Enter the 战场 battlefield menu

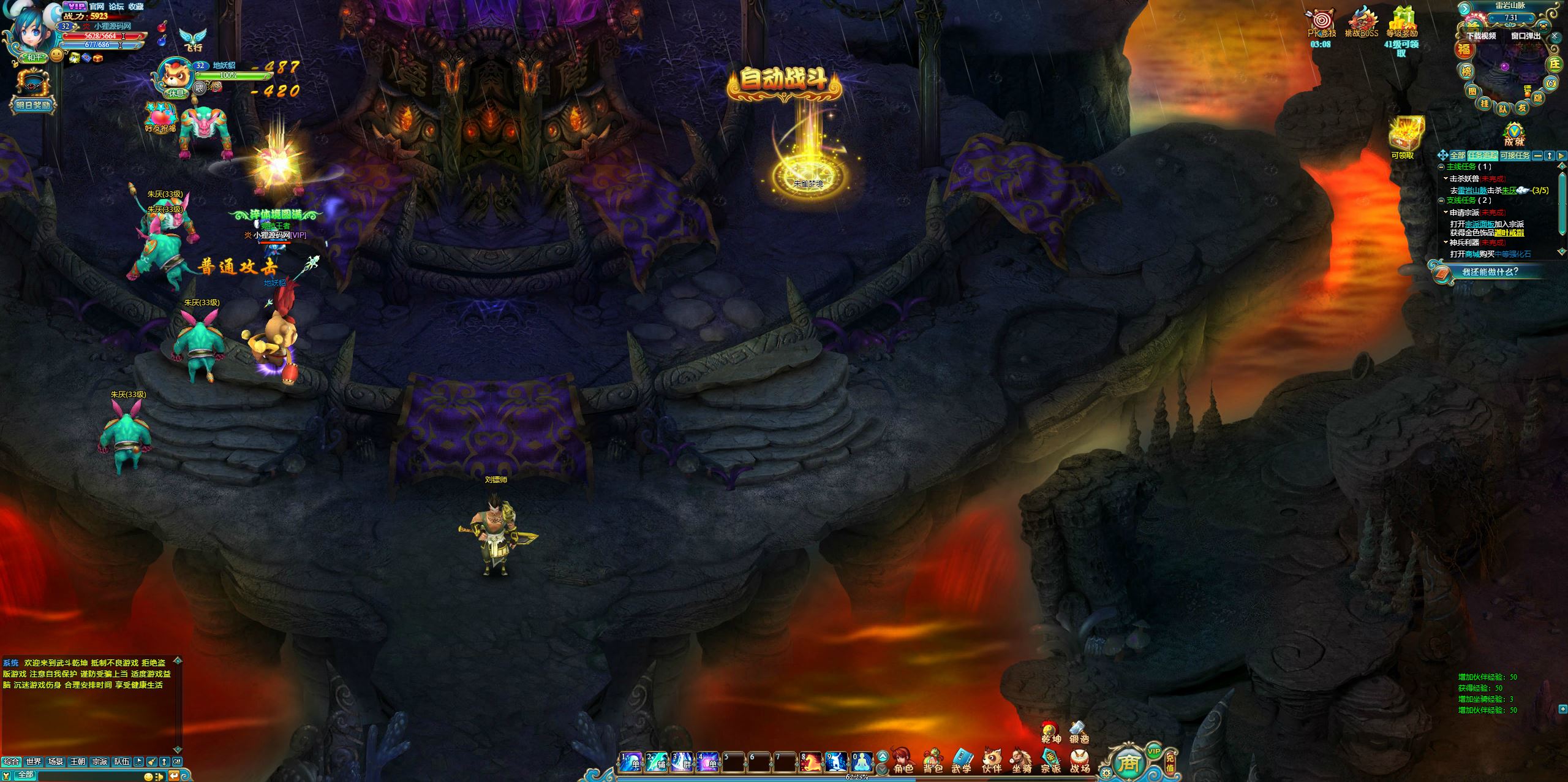click(x=1080, y=761)
